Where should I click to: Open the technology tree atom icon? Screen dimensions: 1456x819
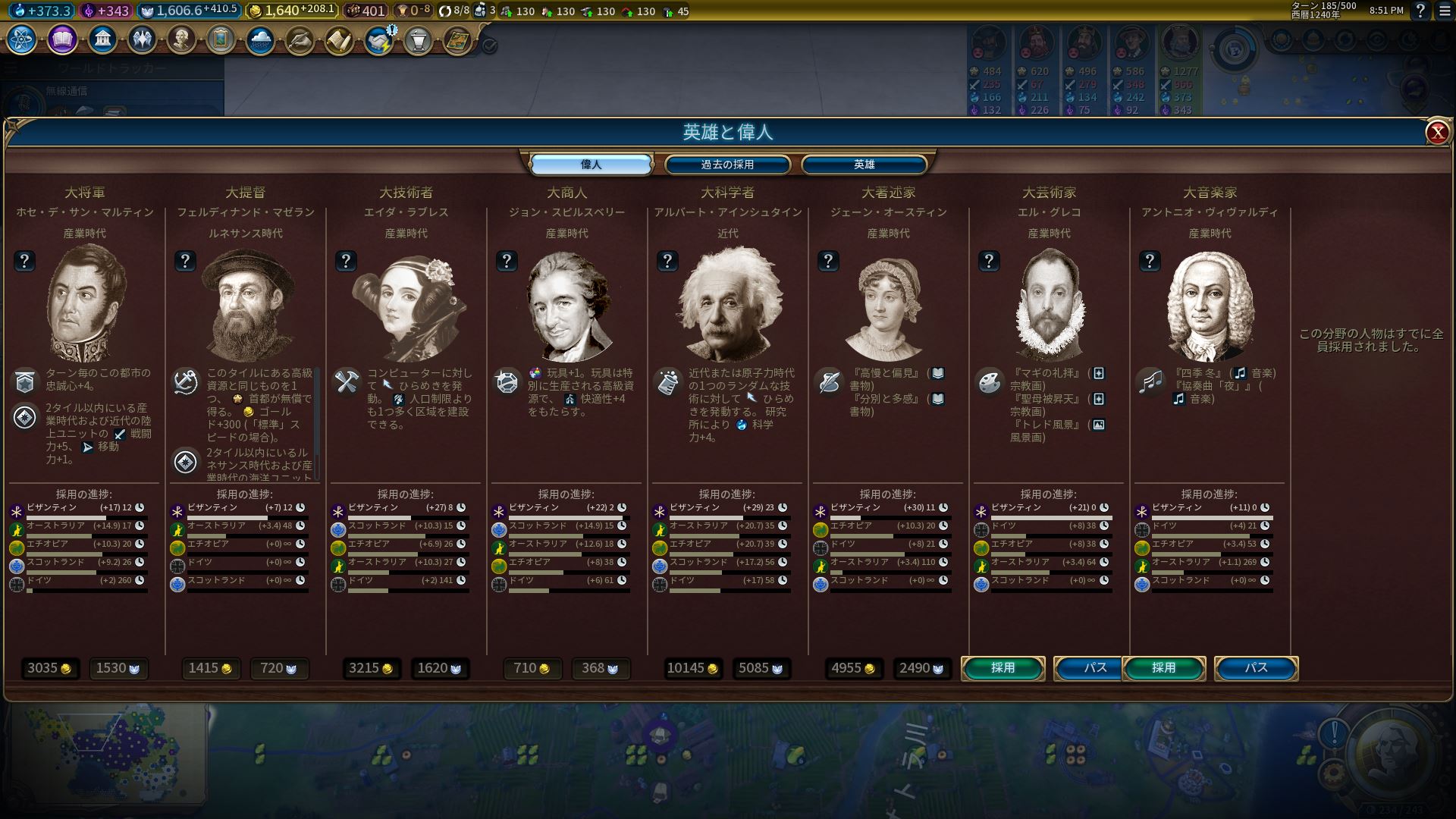pos(21,39)
